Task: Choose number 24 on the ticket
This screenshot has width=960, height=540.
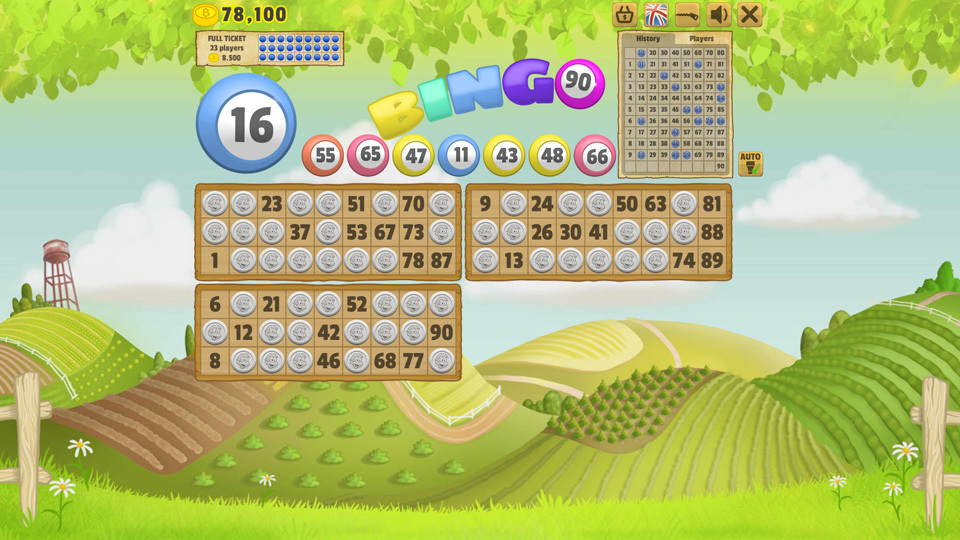Action: 542,204
